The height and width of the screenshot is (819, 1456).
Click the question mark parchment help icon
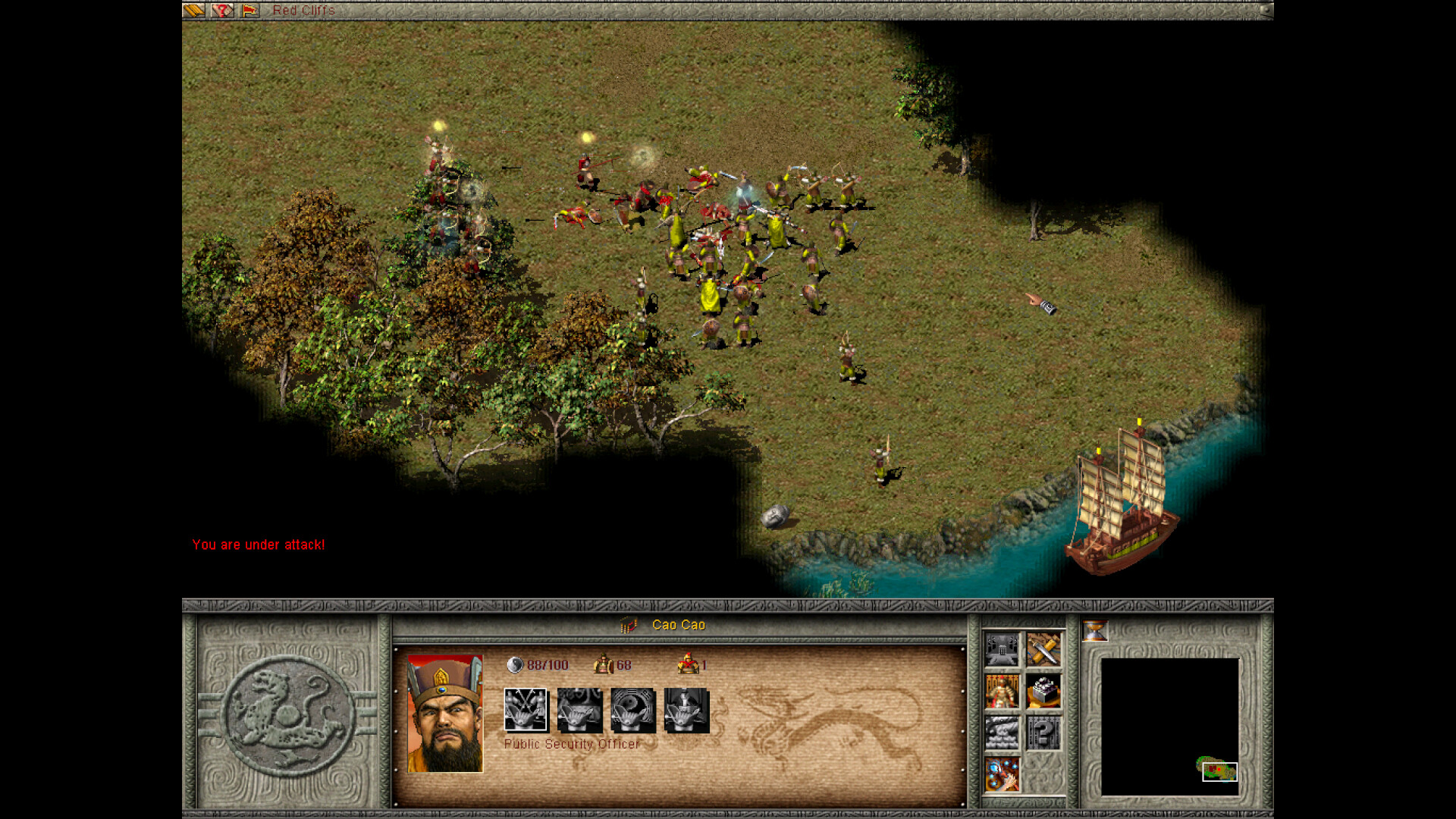(221, 11)
